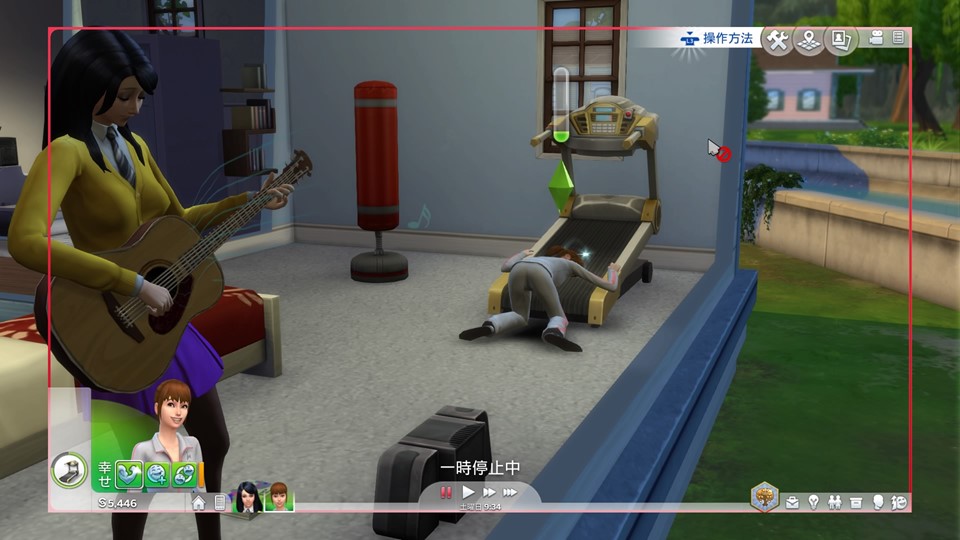Select the brown-haired Sim thumbnail
Image resolution: width=960 pixels, height=540 pixels.
click(x=278, y=498)
